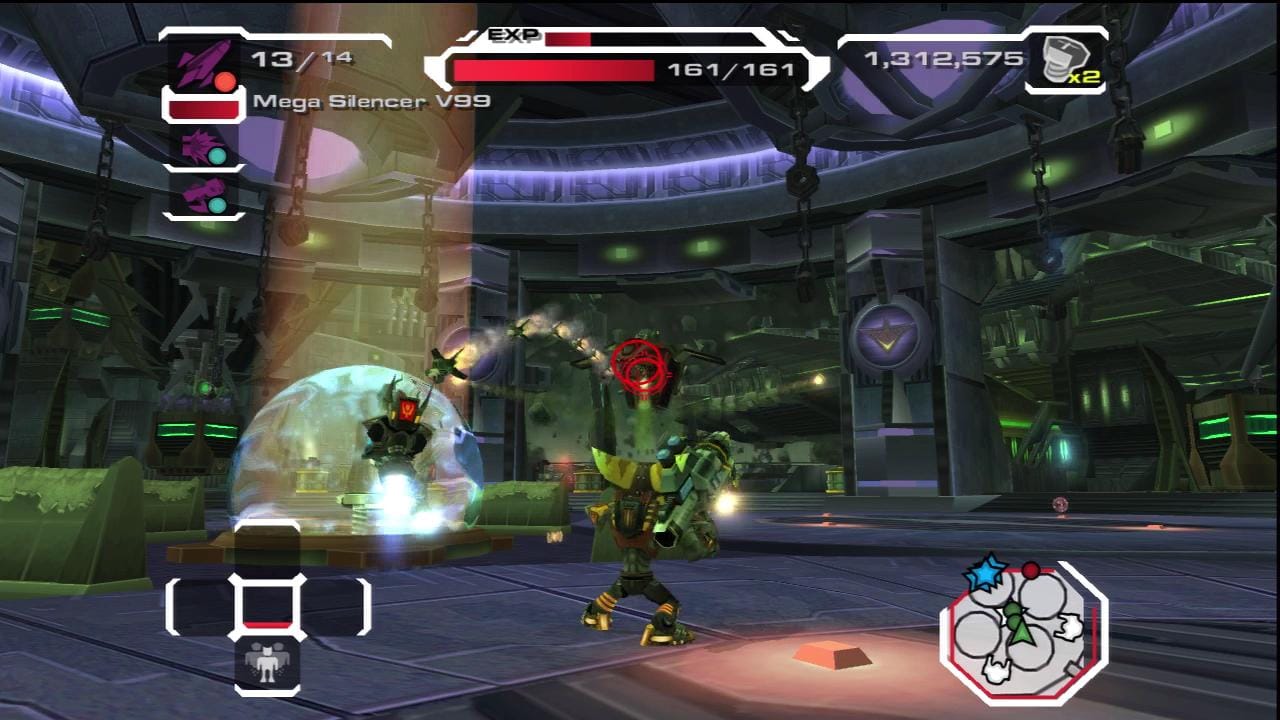Click the bolt multiplier x2 icon

click(x=1065, y=62)
